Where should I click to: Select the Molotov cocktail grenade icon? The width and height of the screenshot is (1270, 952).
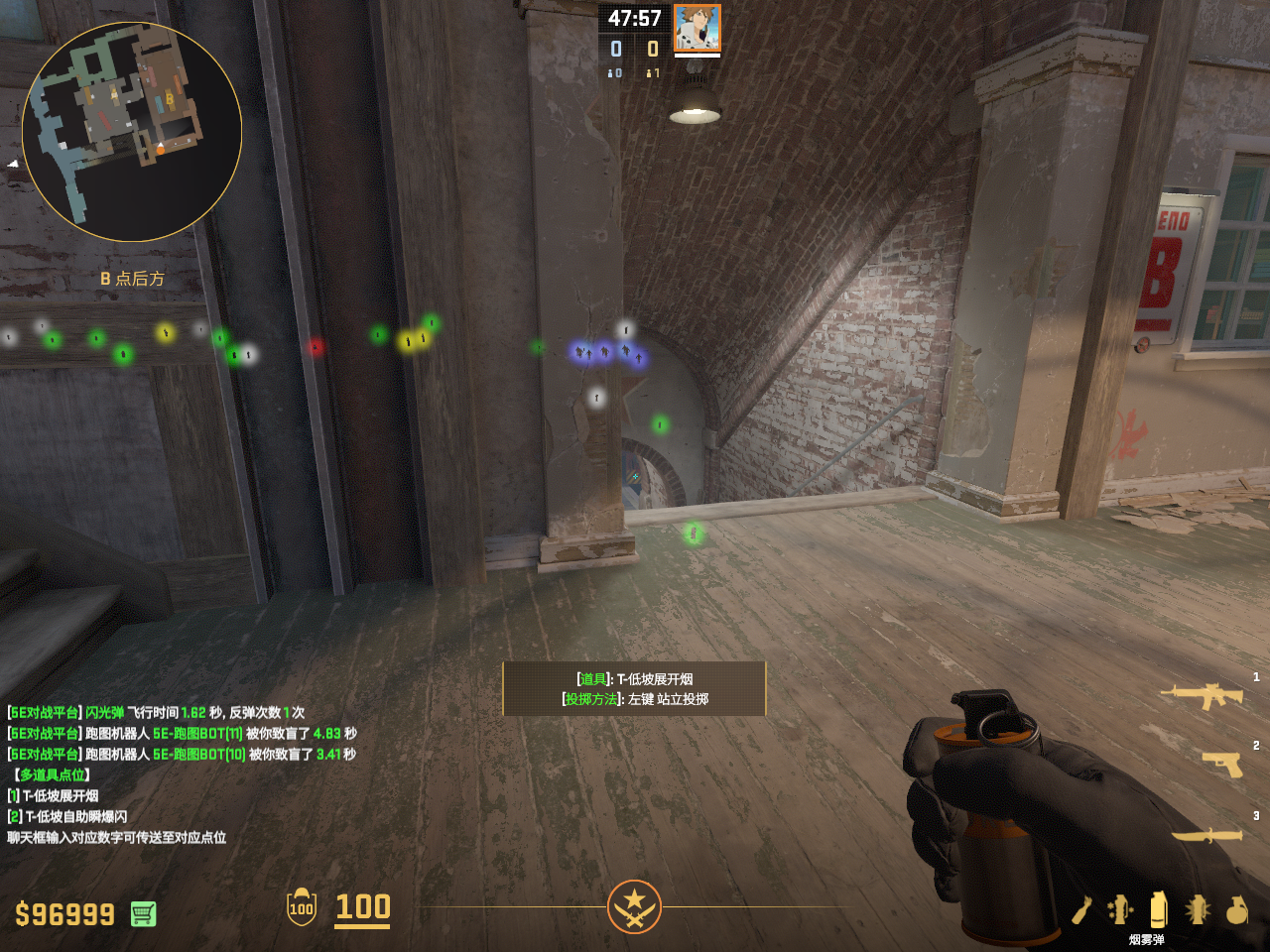click(x=1081, y=909)
